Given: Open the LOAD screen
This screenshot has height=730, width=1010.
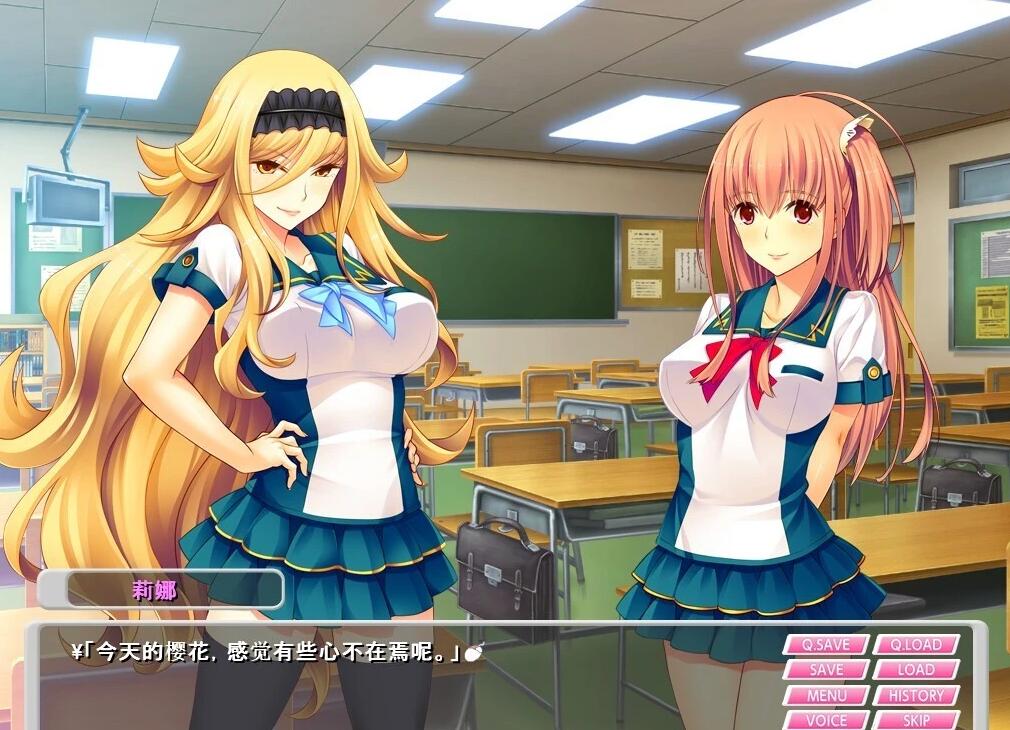Looking at the screenshot, I should [x=916, y=670].
